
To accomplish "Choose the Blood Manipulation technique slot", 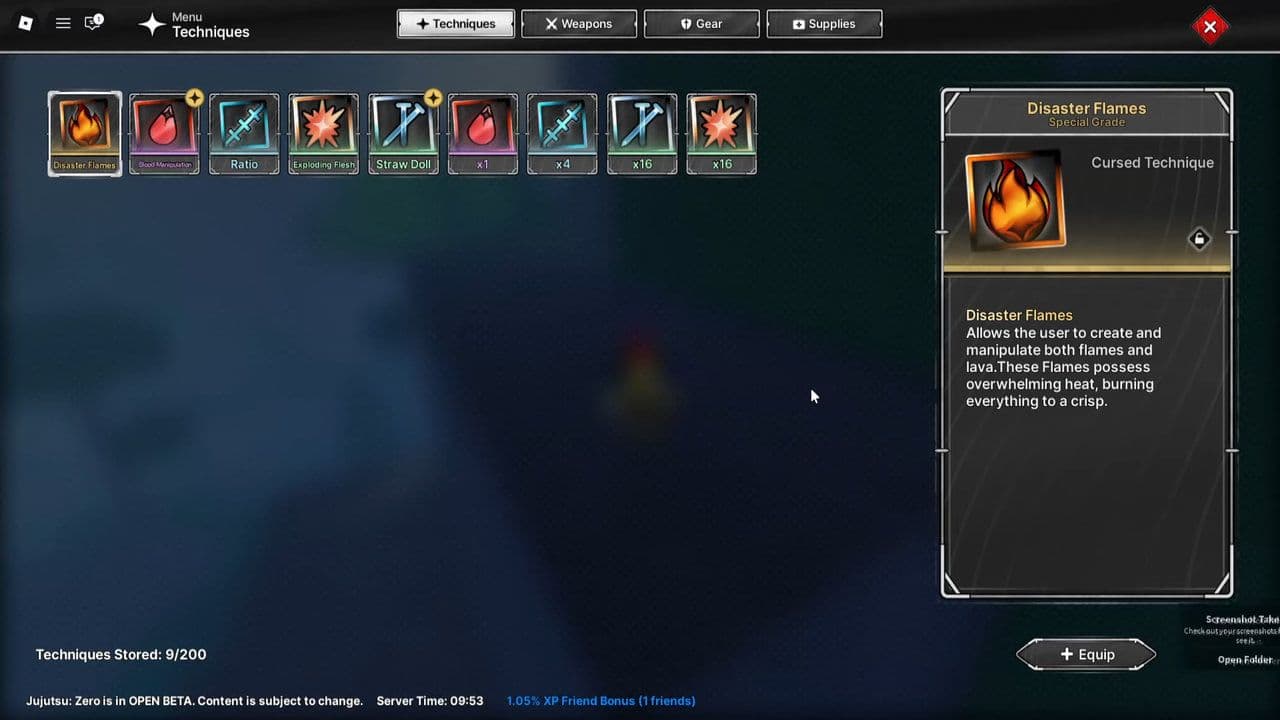I will [165, 134].
